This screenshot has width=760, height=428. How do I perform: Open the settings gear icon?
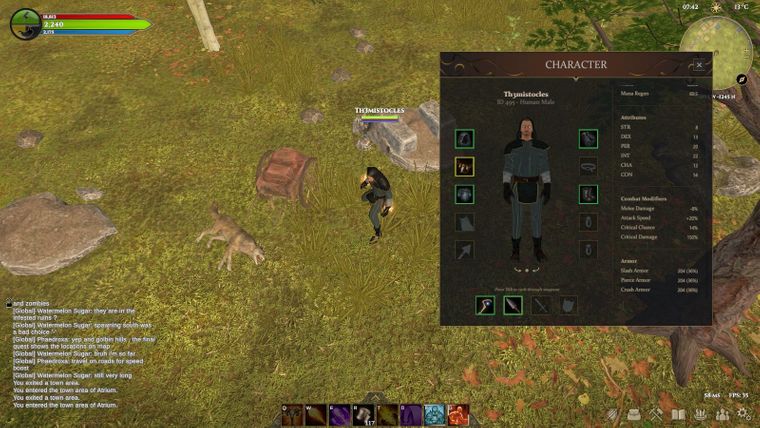tap(745, 414)
